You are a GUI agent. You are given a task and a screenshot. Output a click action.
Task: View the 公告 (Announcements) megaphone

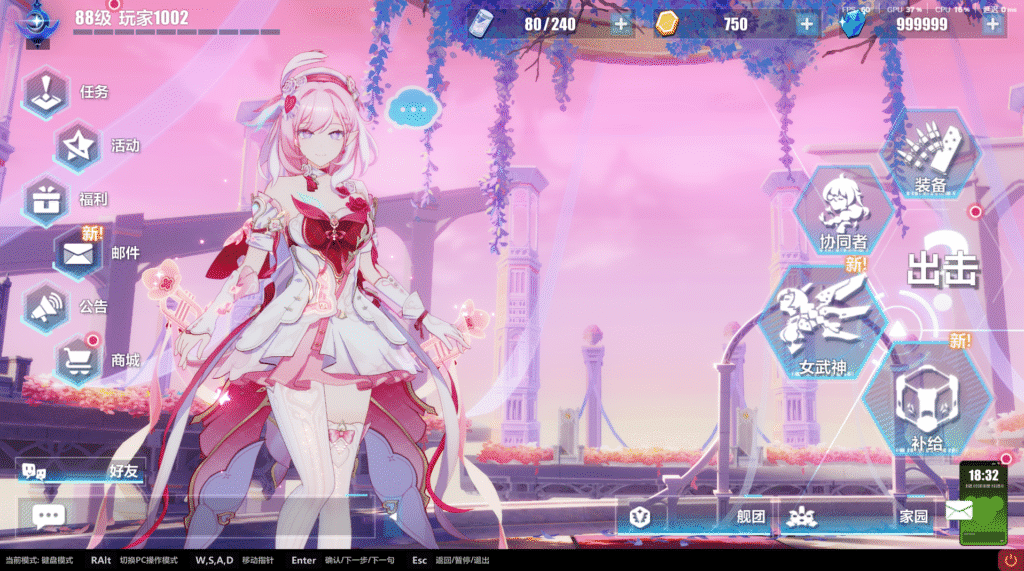pos(47,307)
